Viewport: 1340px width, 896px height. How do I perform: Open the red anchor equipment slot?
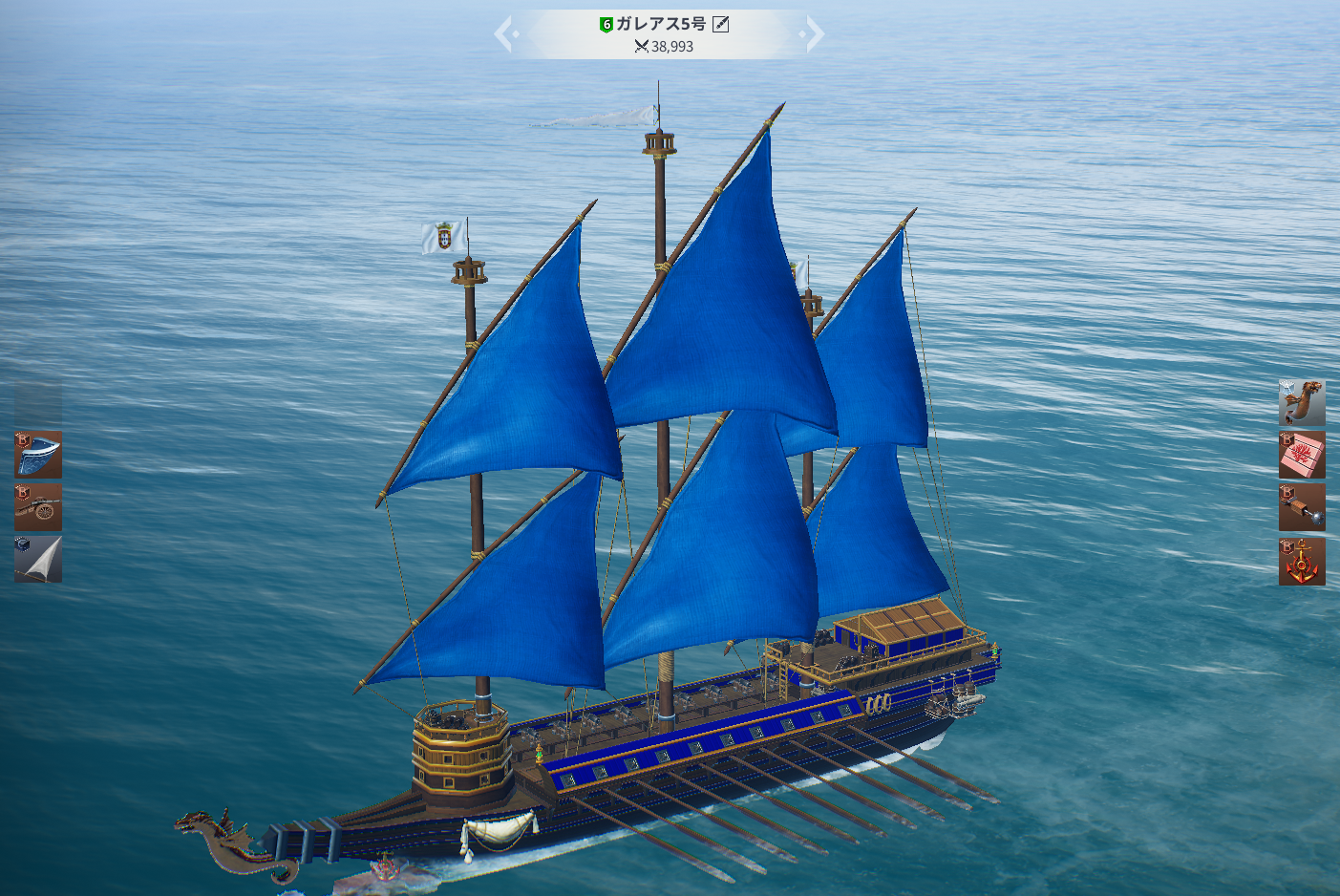point(1302,561)
